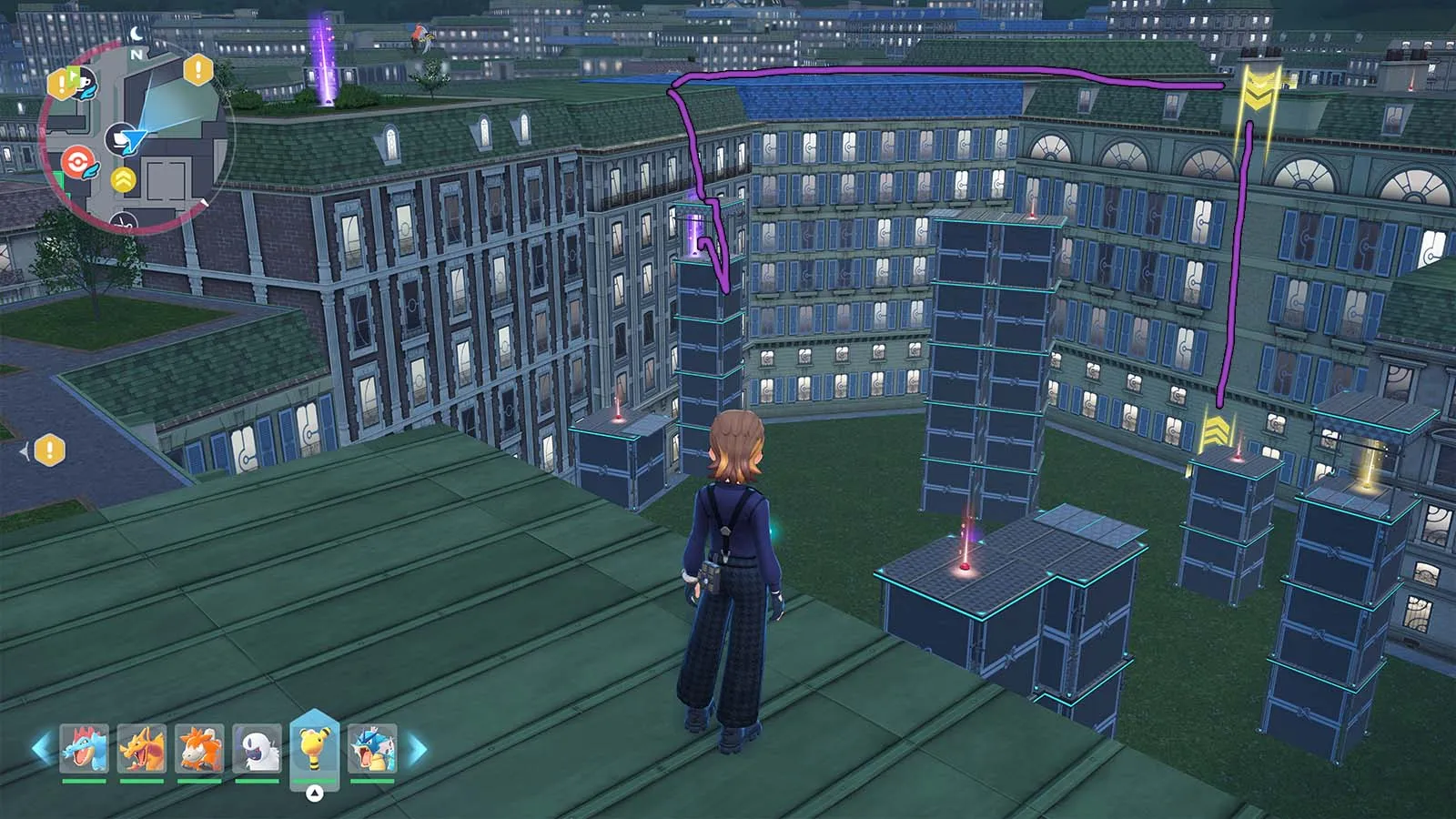Open the circular minimap
This screenshot has width=1456, height=819.
coord(135,138)
